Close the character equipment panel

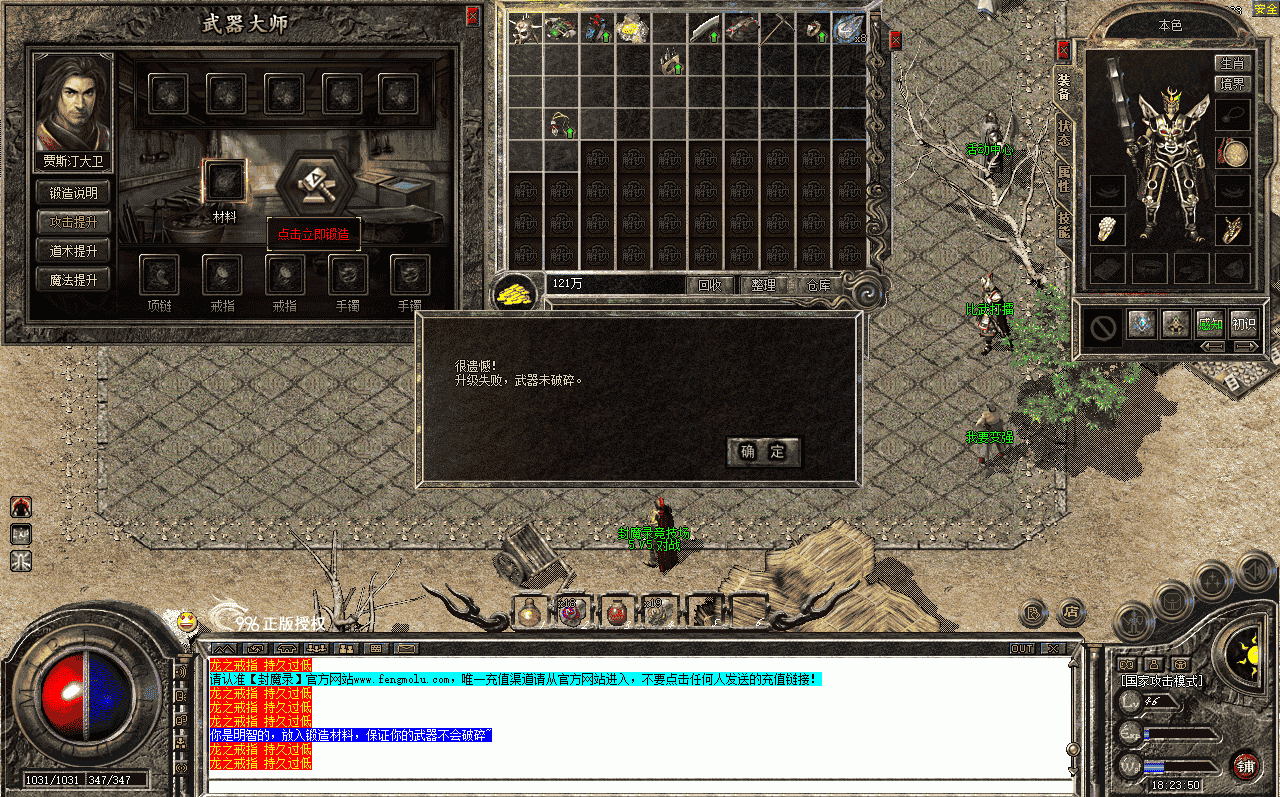tap(1064, 49)
